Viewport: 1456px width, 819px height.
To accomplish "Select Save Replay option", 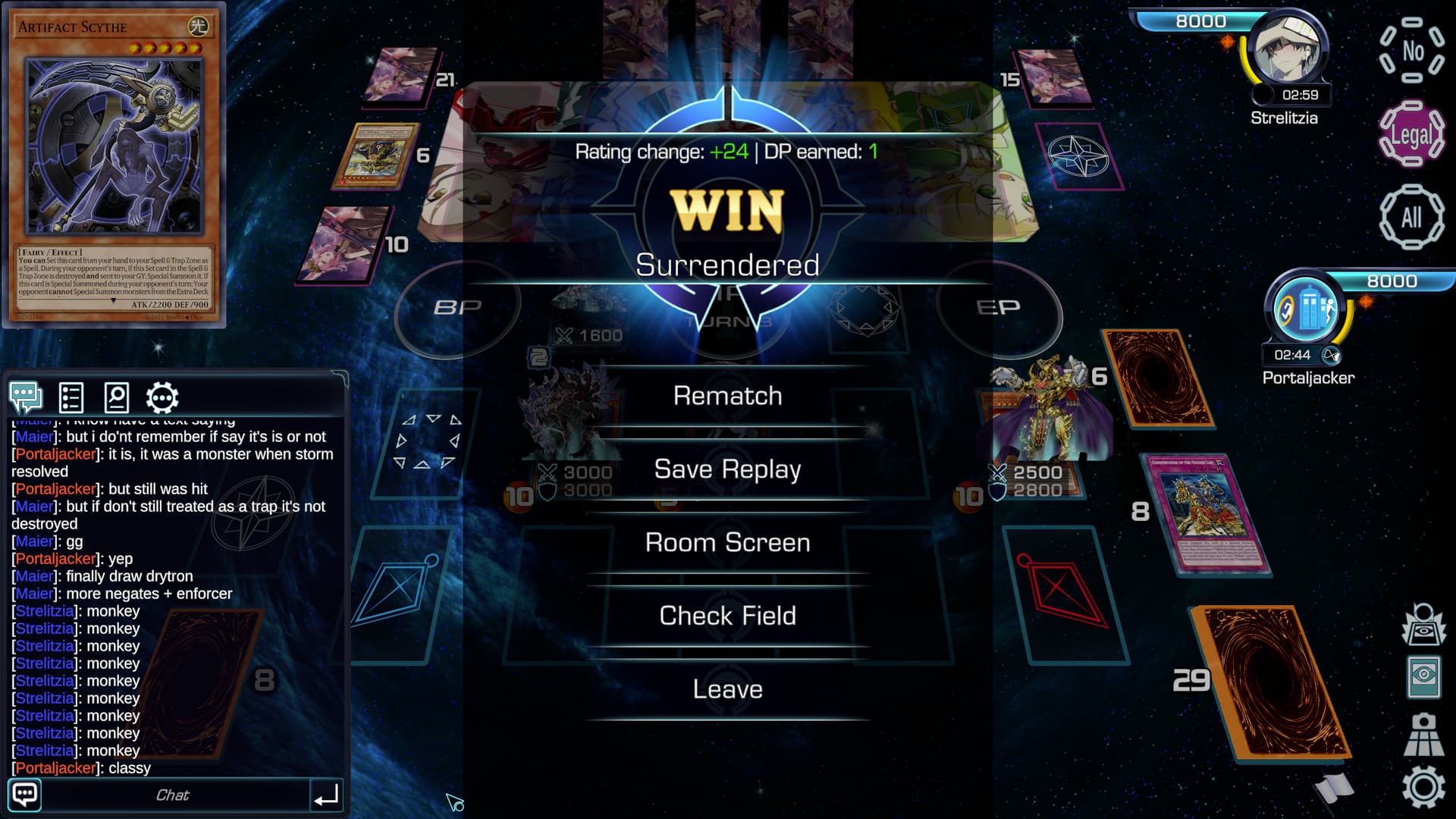I will point(727,469).
